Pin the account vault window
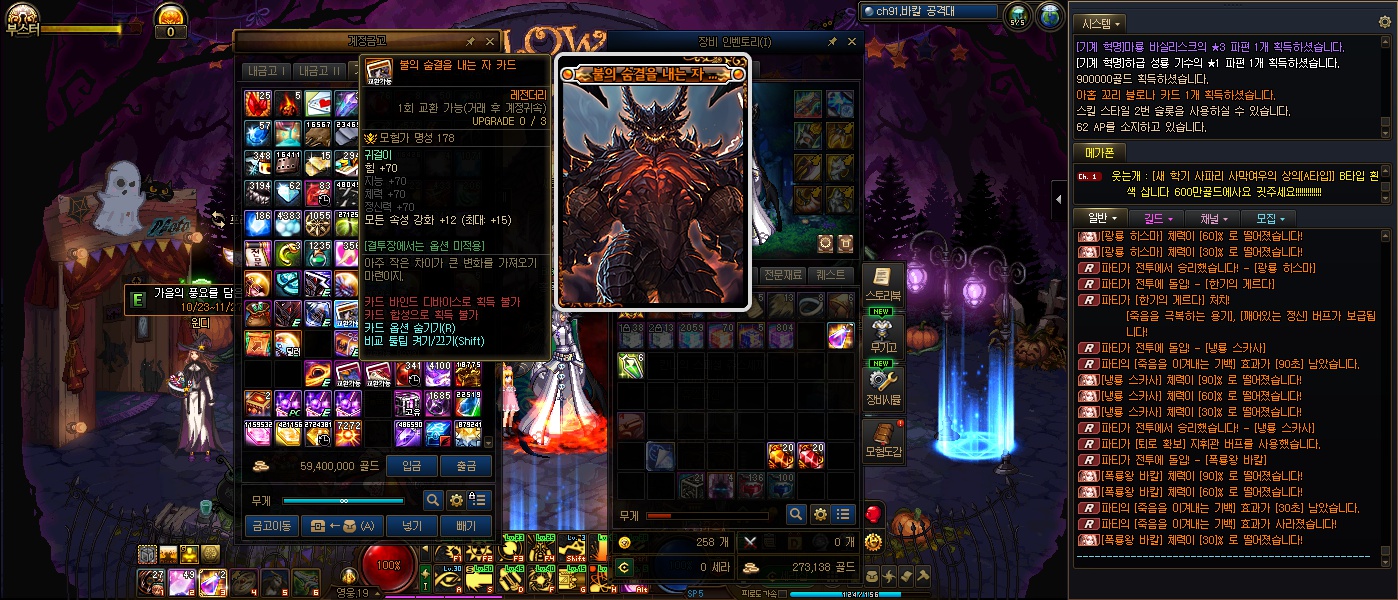This screenshot has height=600, width=1398. [x=471, y=42]
